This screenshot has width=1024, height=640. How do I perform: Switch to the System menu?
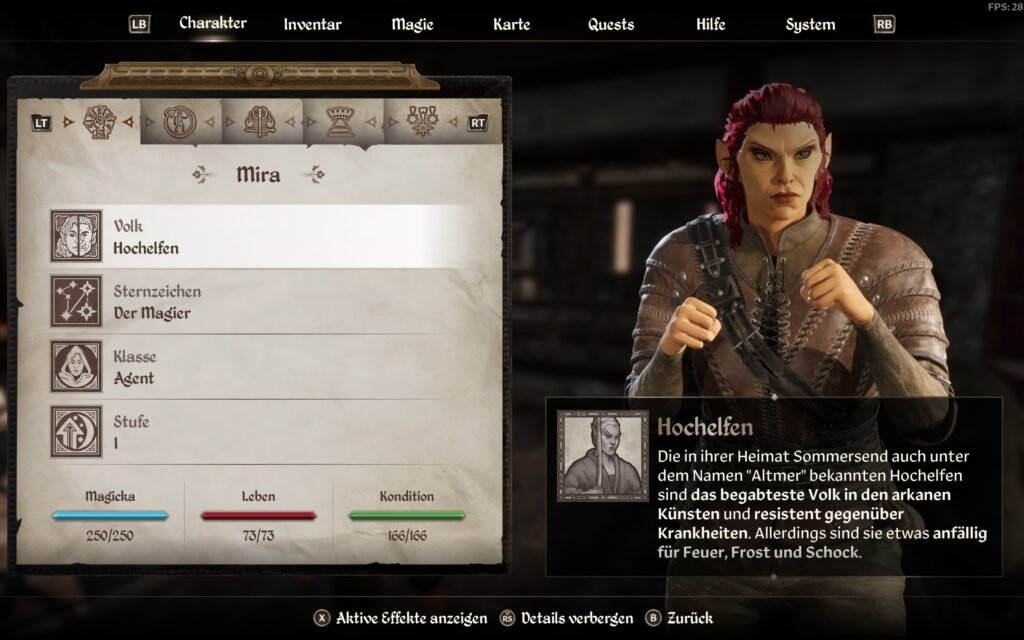810,24
